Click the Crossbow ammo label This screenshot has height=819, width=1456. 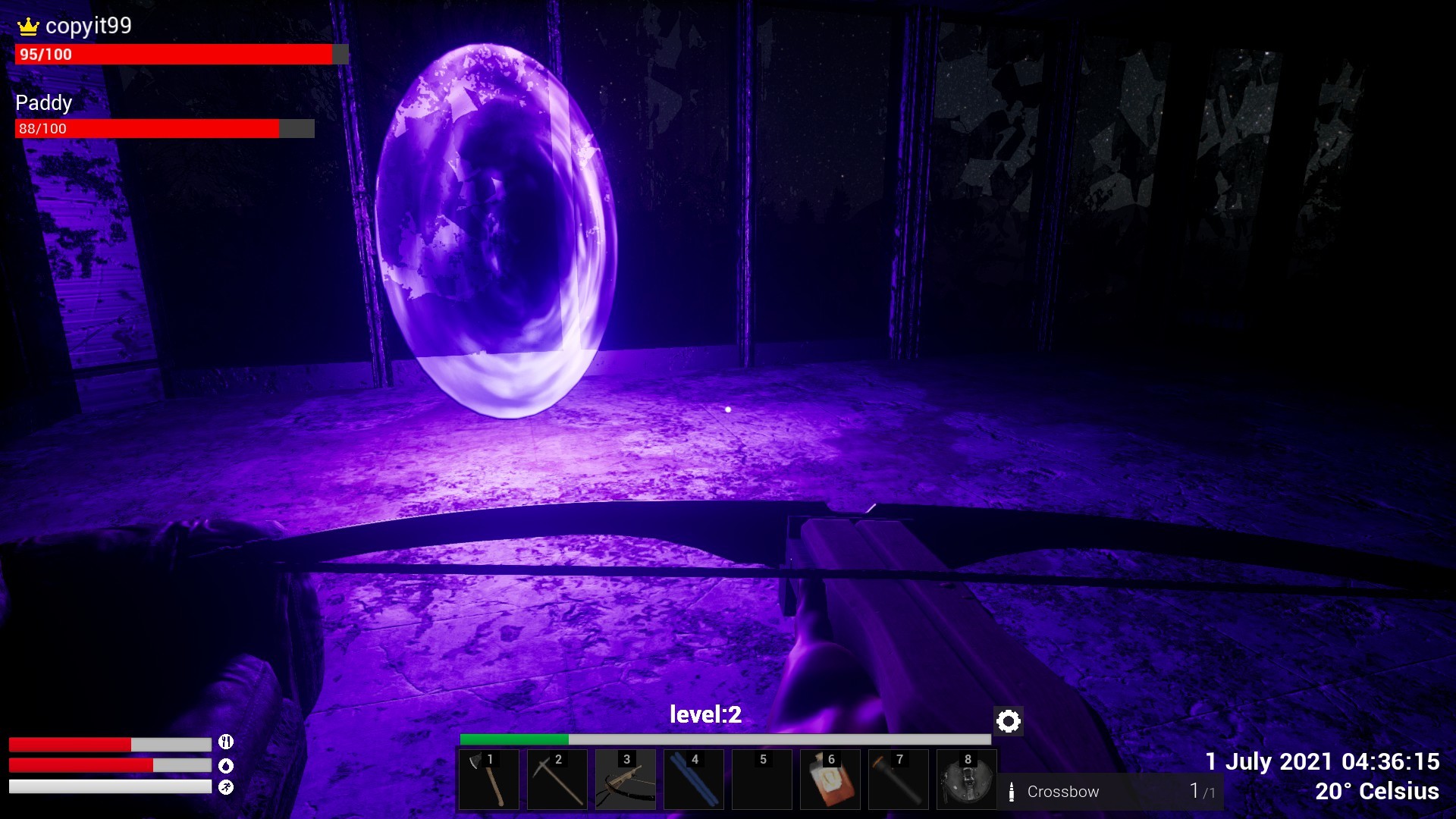click(x=1062, y=792)
